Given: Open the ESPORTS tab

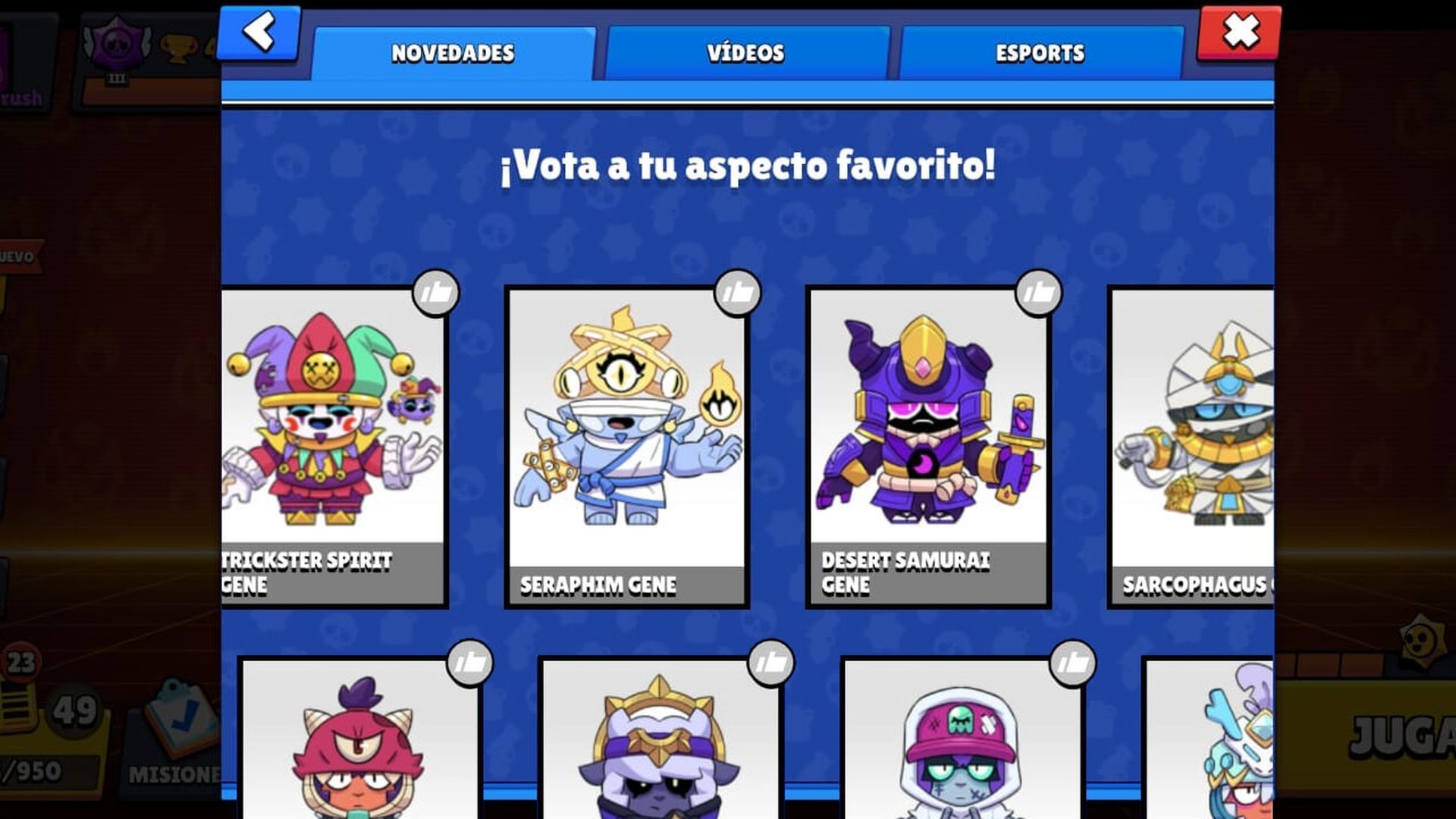Looking at the screenshot, I should pyautogui.click(x=1041, y=52).
